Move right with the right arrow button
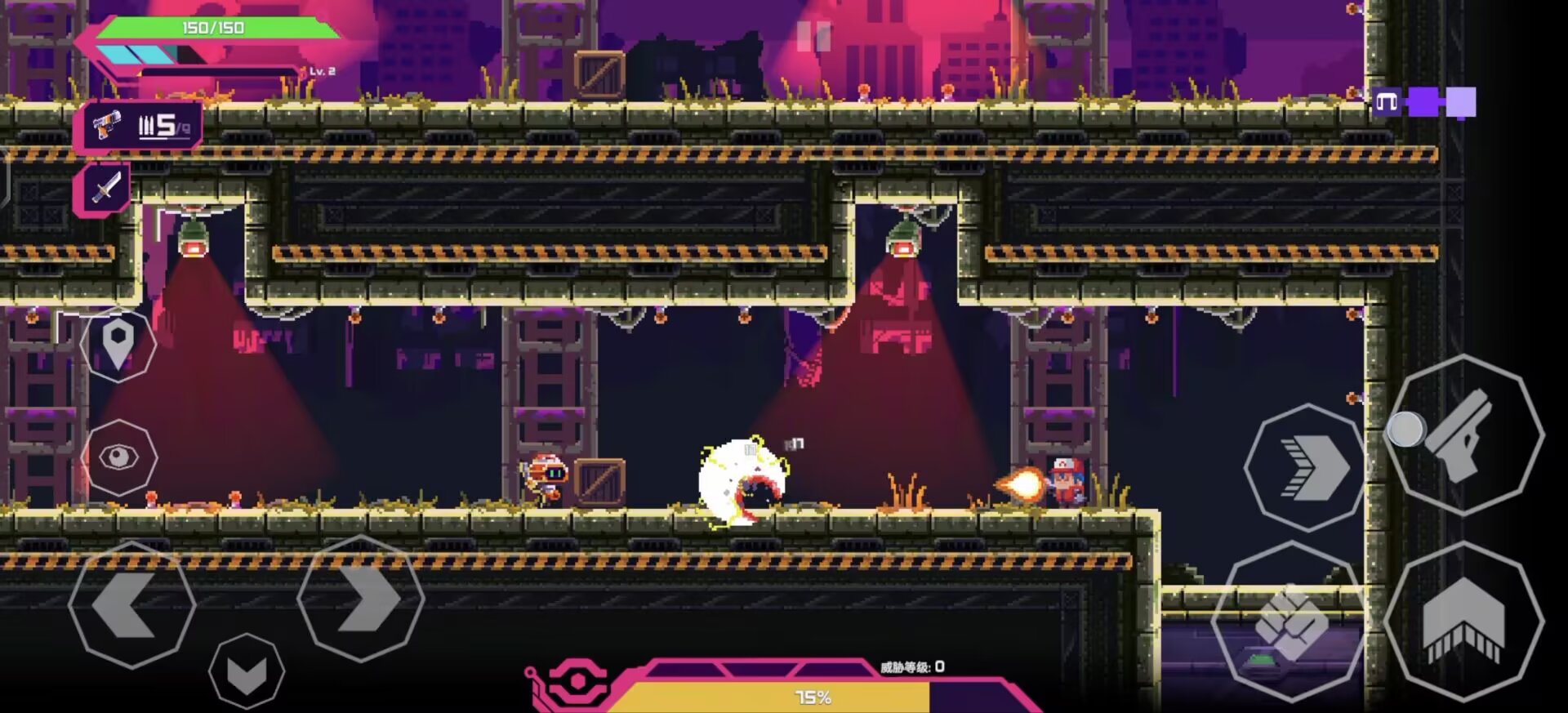Viewport: 1568px width, 713px height. tap(361, 599)
